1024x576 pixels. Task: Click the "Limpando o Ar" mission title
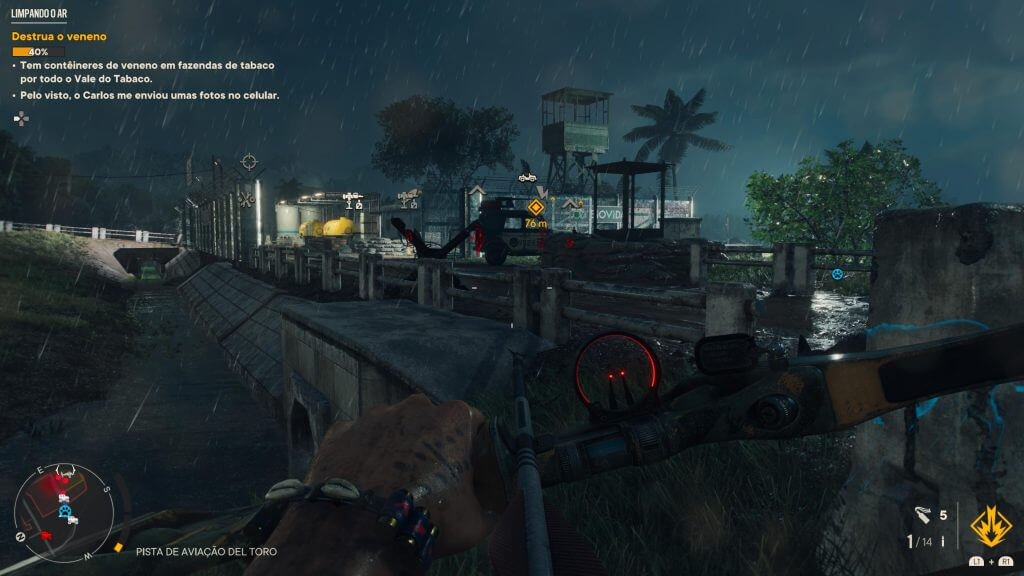39,15
